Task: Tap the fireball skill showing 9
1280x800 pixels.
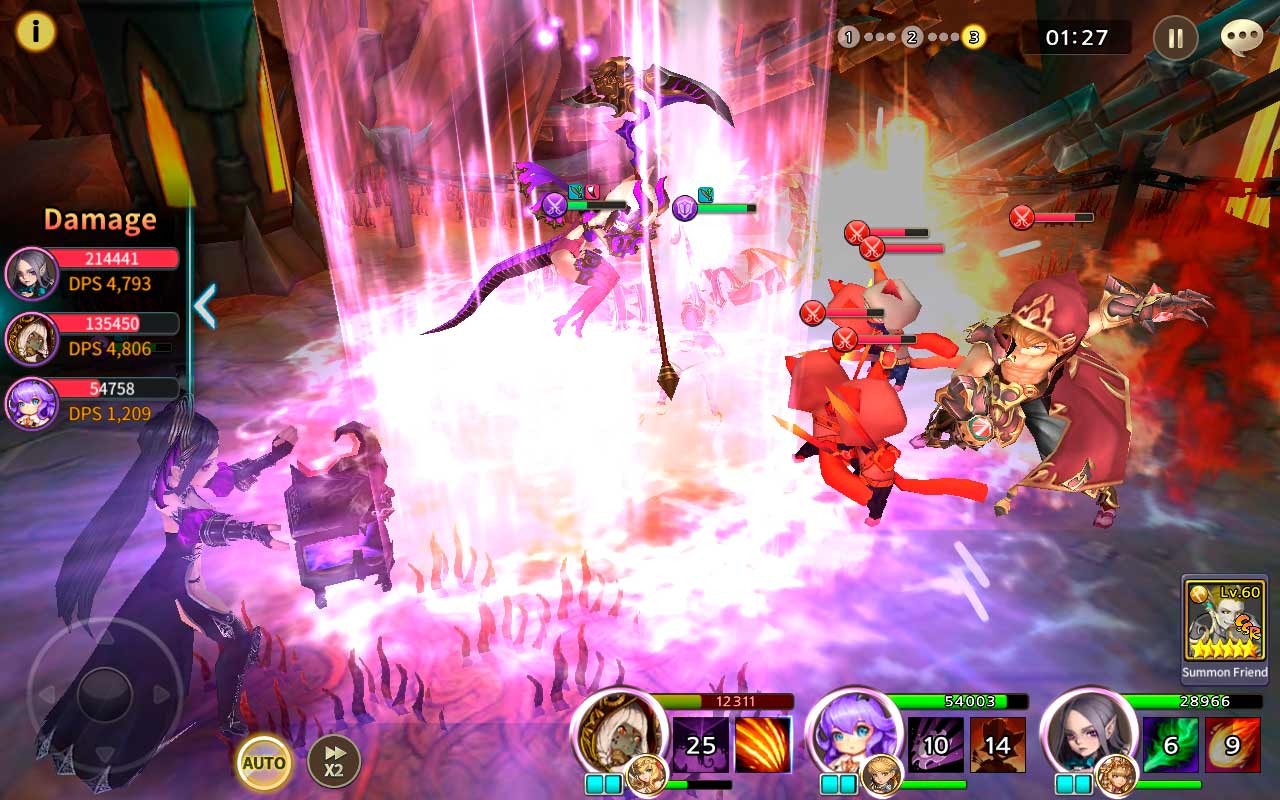Action: (x=1232, y=745)
